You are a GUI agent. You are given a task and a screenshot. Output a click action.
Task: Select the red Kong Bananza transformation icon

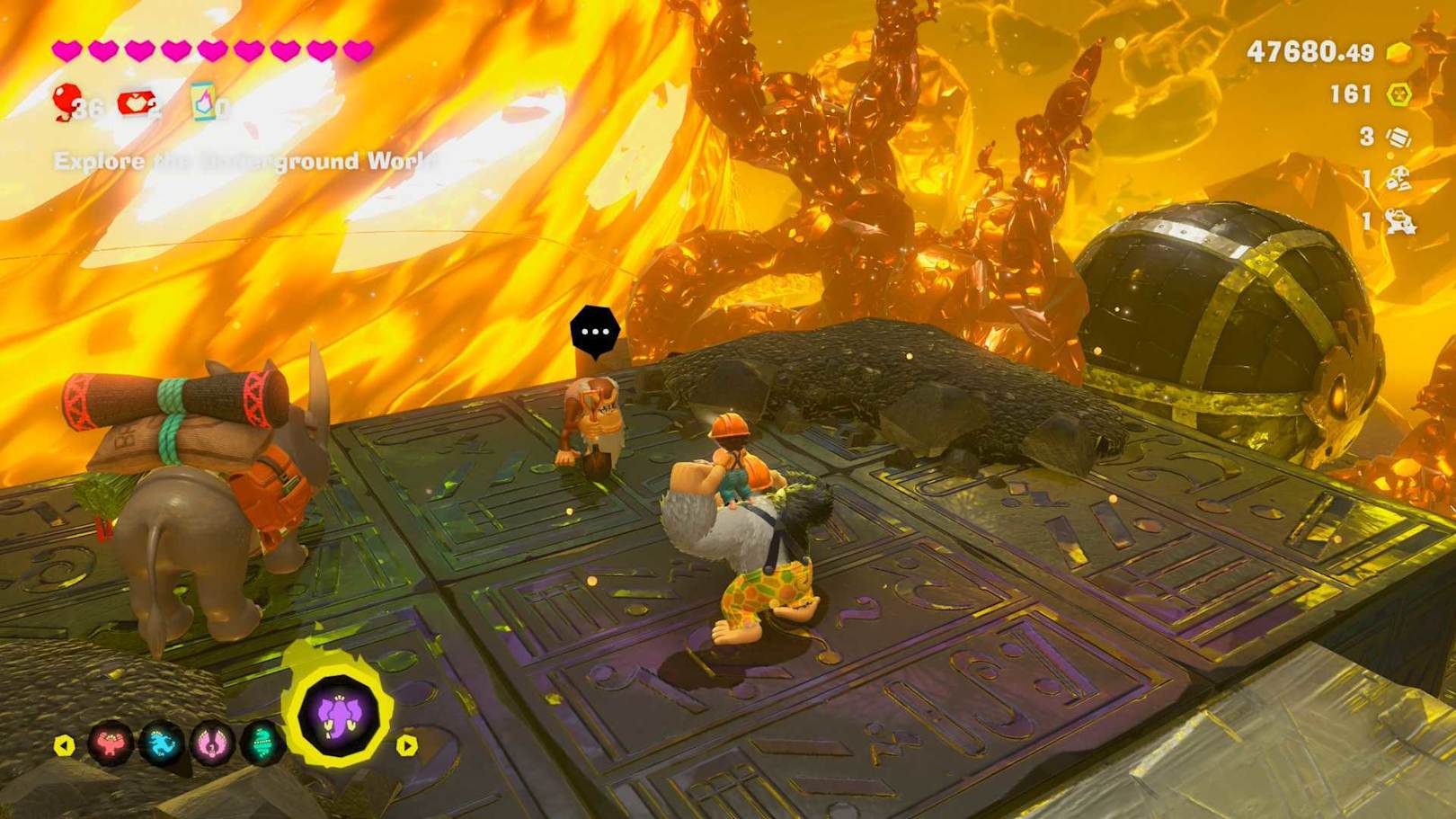[111, 744]
